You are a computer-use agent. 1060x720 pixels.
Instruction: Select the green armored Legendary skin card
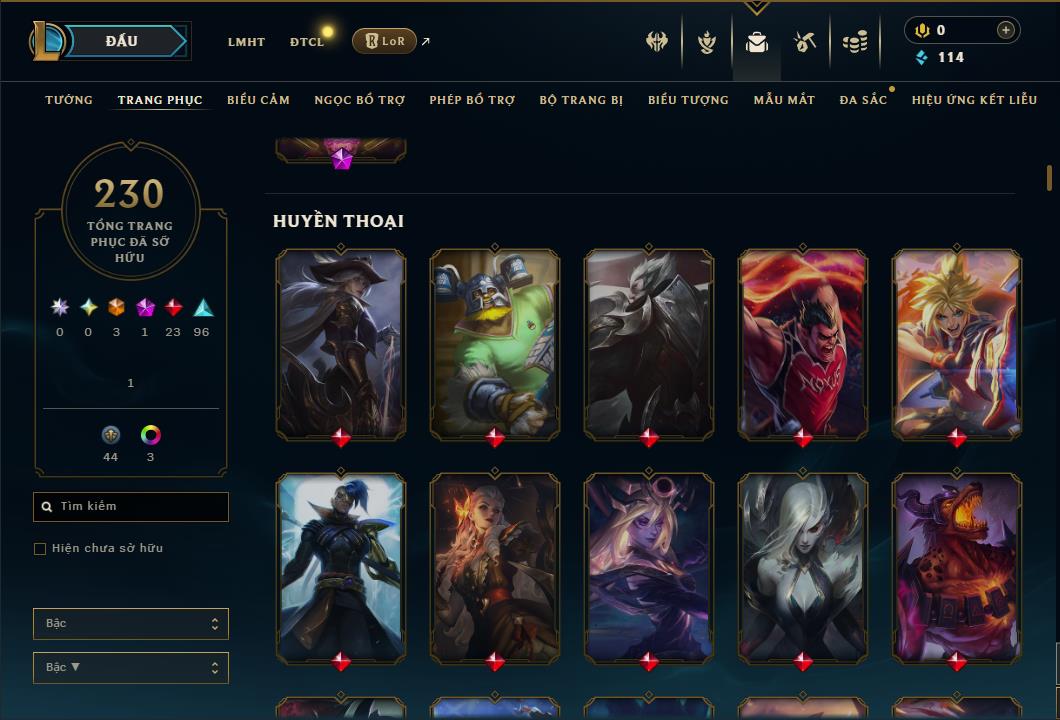[495, 343]
